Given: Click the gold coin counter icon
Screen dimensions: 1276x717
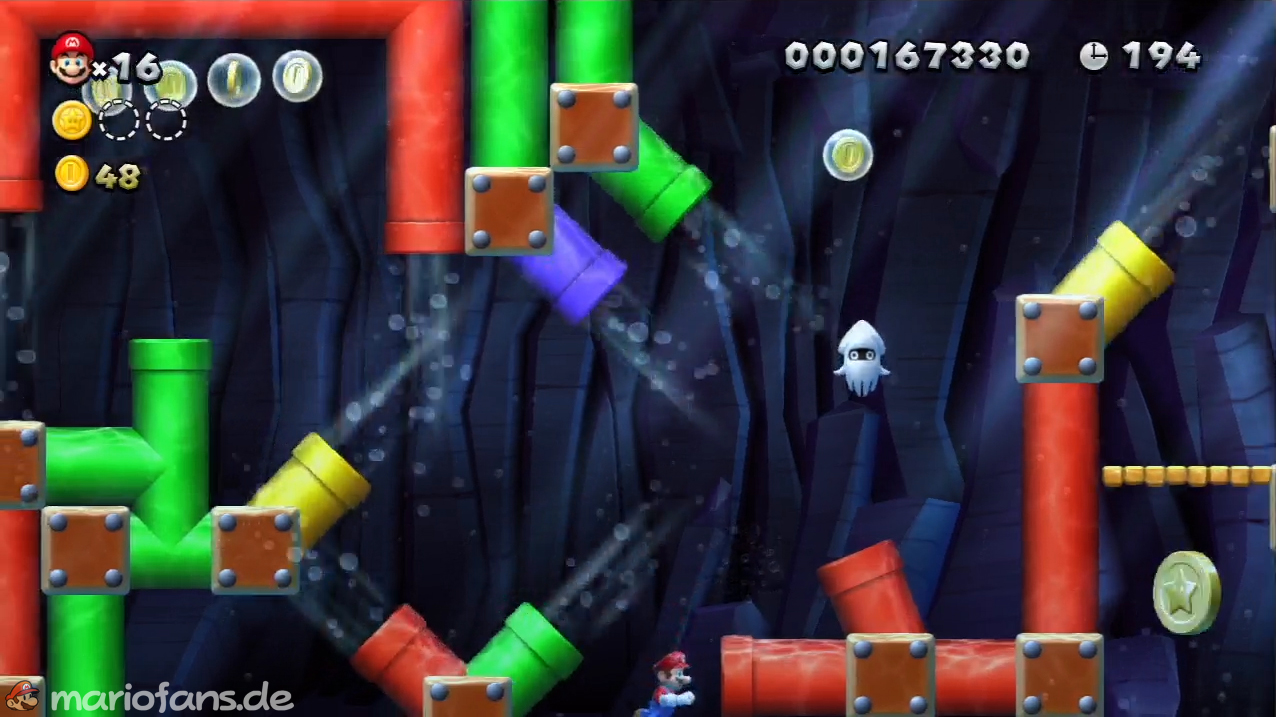Looking at the screenshot, I should point(71,174).
